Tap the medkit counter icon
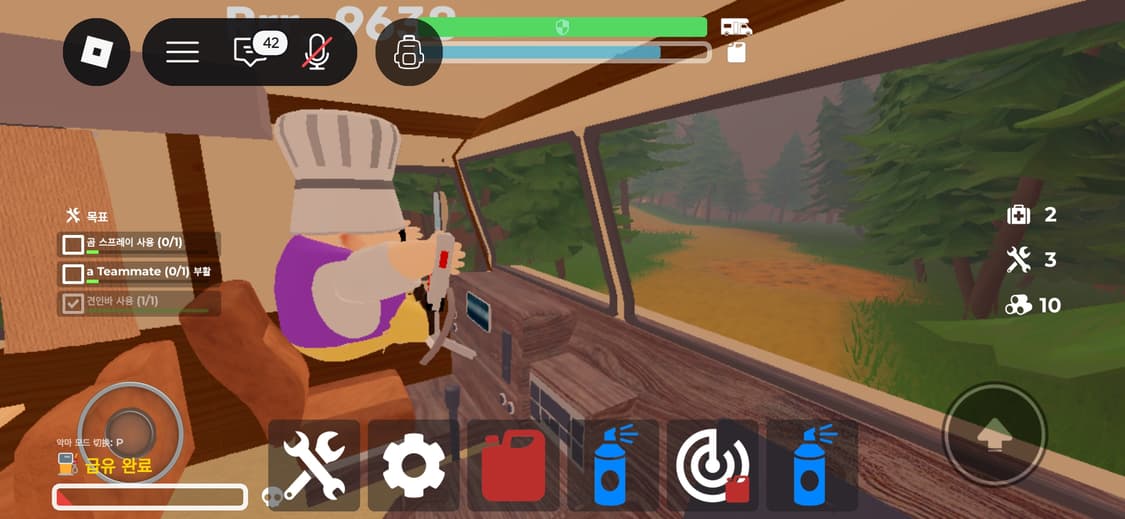Screen dimensions: 1125x519 1018,215
